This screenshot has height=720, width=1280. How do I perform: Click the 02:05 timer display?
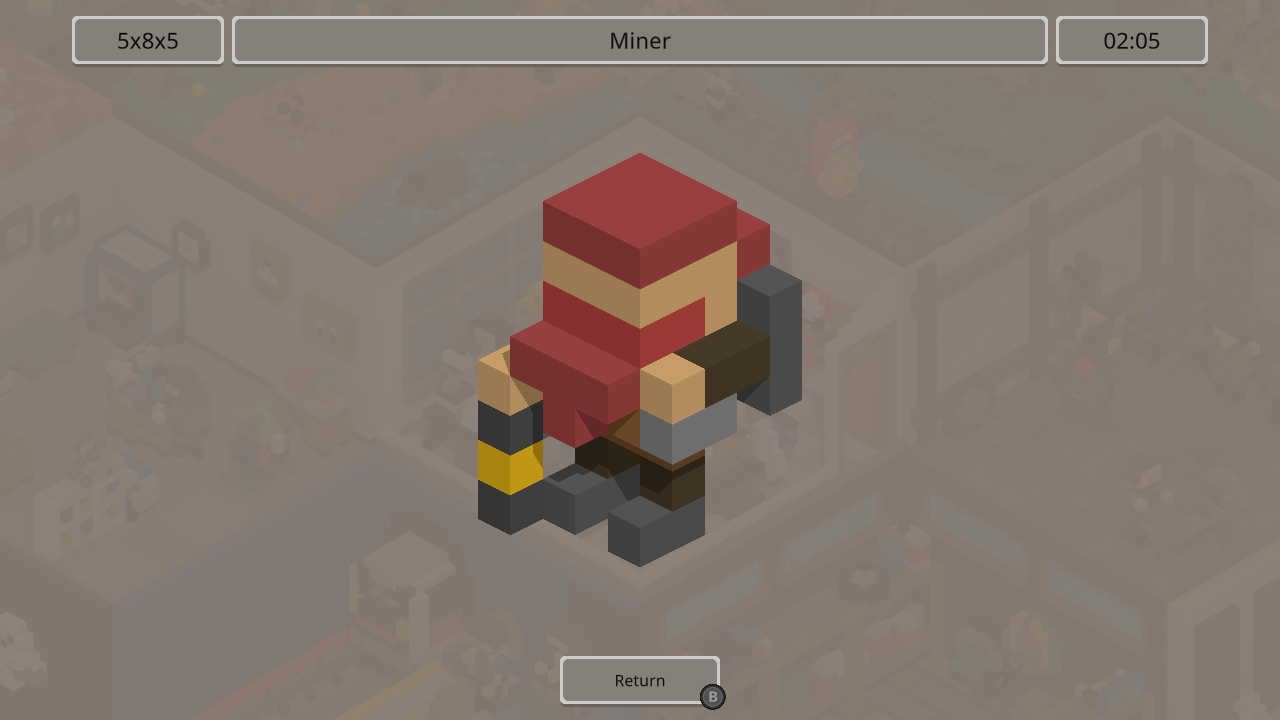pos(1131,40)
